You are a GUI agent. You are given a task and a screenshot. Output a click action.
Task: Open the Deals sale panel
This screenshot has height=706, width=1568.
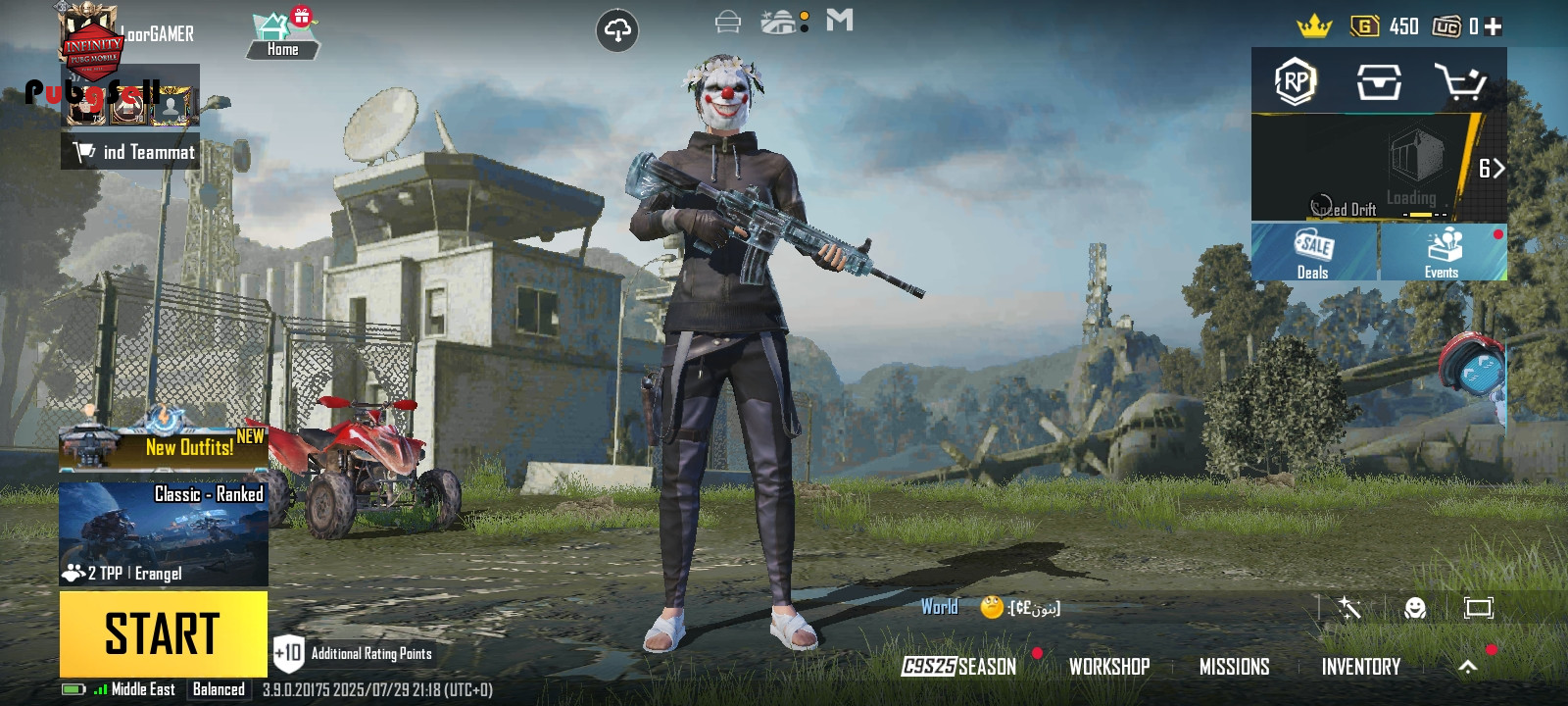[1313, 252]
